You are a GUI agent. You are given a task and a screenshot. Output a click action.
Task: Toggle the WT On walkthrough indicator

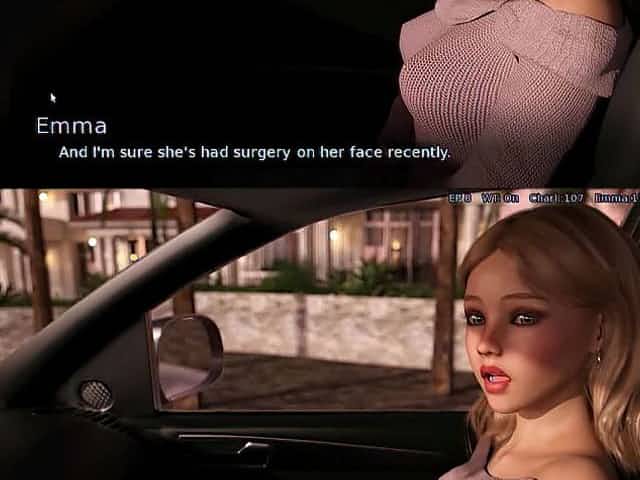point(500,198)
